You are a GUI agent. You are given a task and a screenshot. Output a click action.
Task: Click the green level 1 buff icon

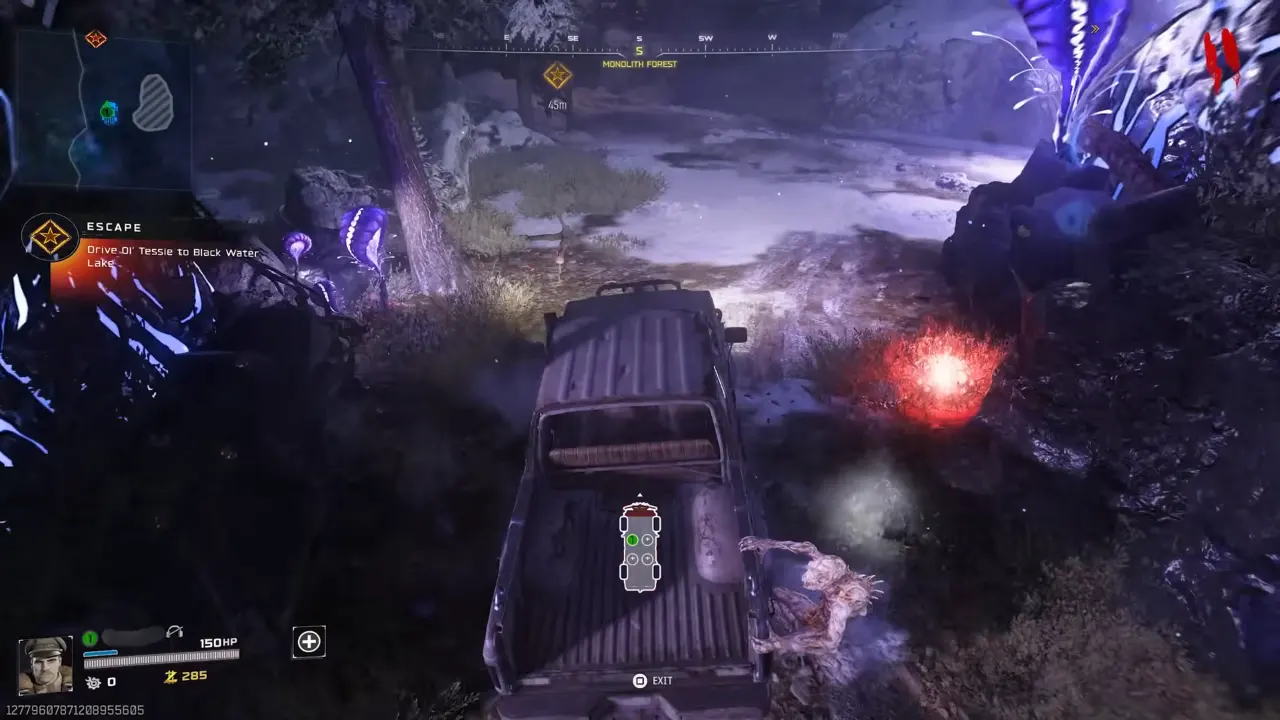tap(88, 639)
